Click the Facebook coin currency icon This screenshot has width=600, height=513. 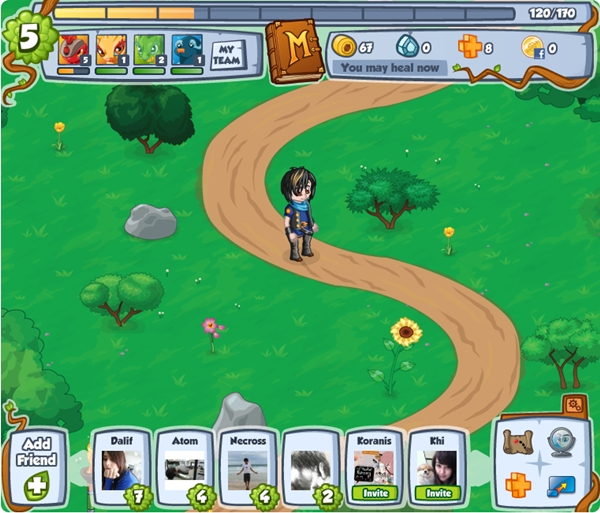click(533, 46)
